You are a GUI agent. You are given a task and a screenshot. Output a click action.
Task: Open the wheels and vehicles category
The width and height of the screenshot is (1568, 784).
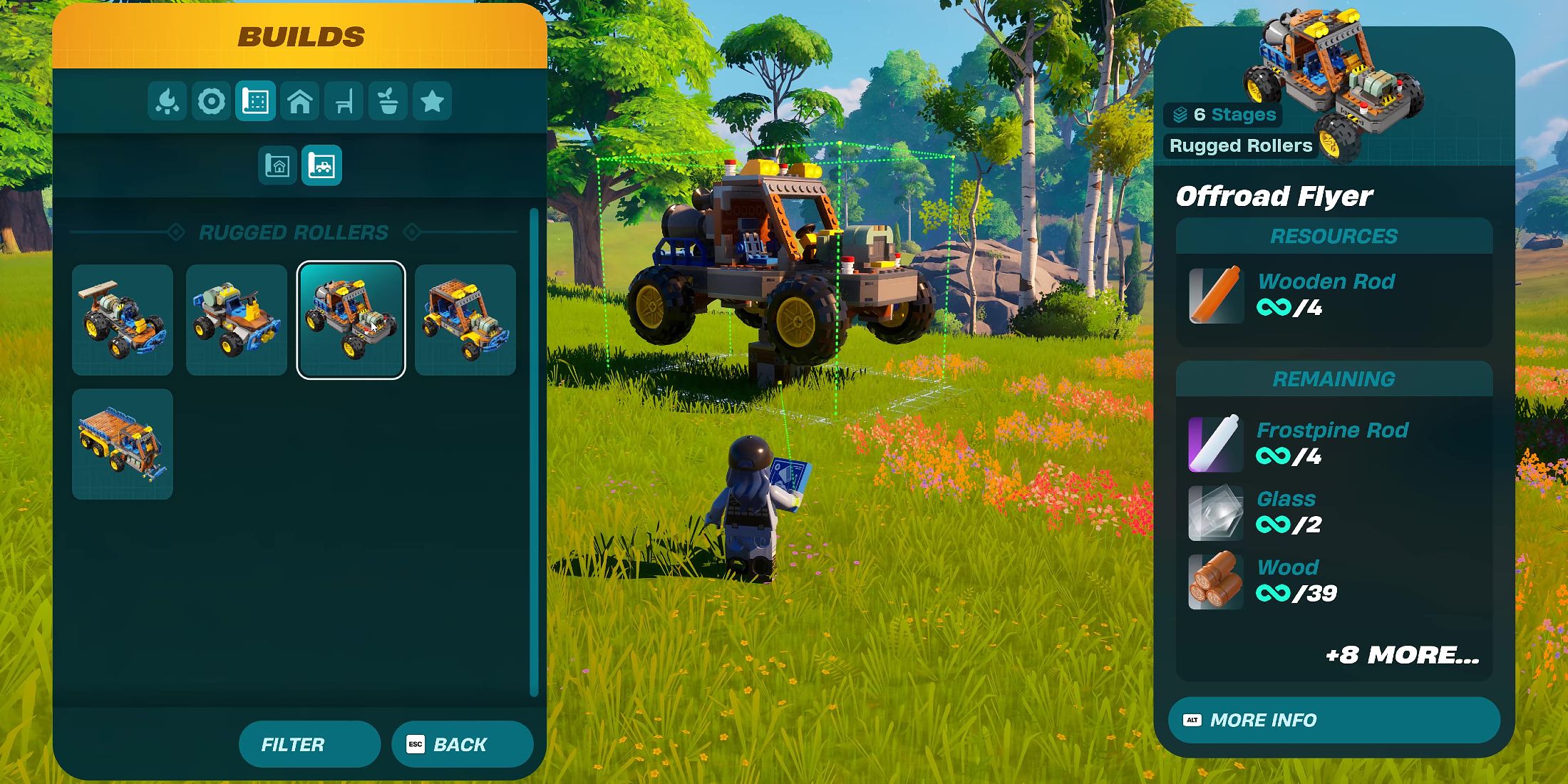[211, 101]
